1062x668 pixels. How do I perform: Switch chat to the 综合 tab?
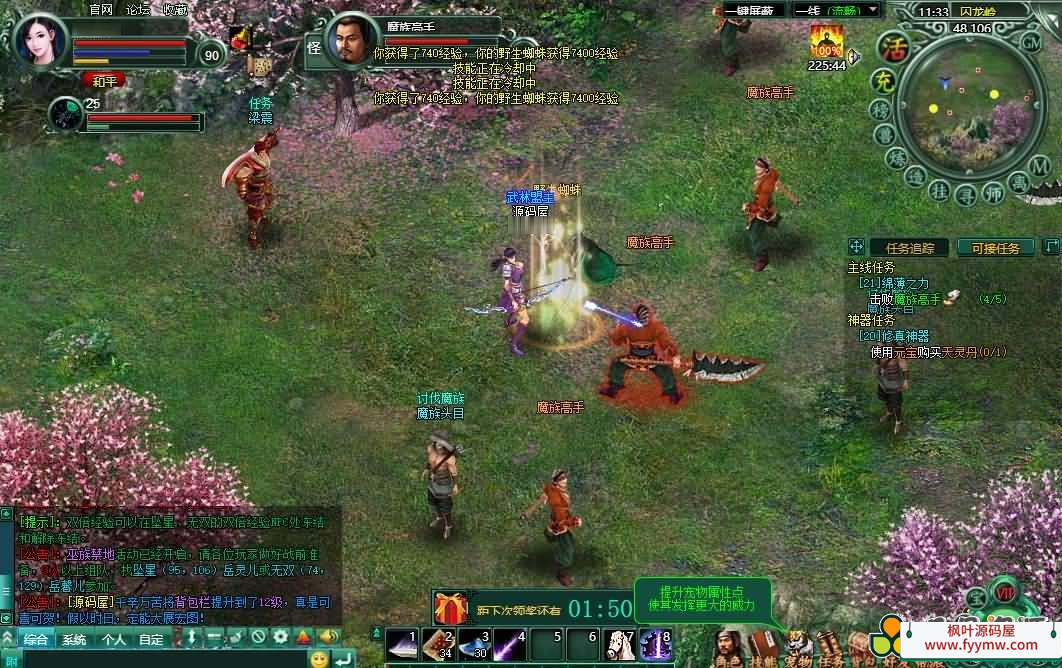(x=36, y=639)
